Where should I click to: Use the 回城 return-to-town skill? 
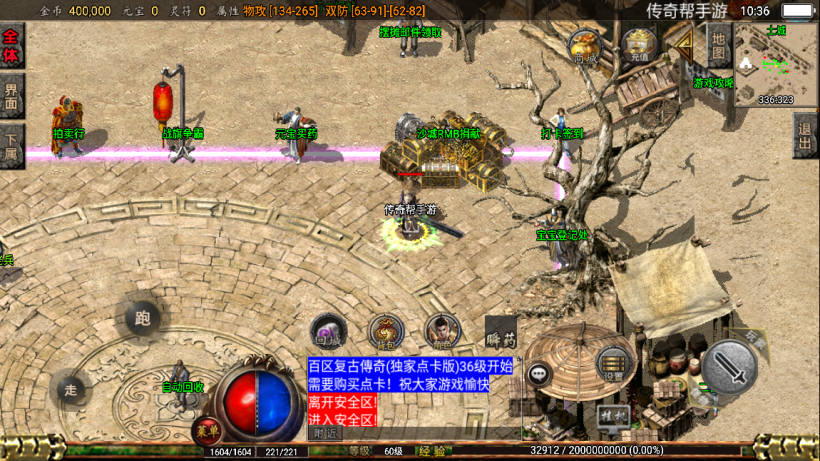point(327,330)
